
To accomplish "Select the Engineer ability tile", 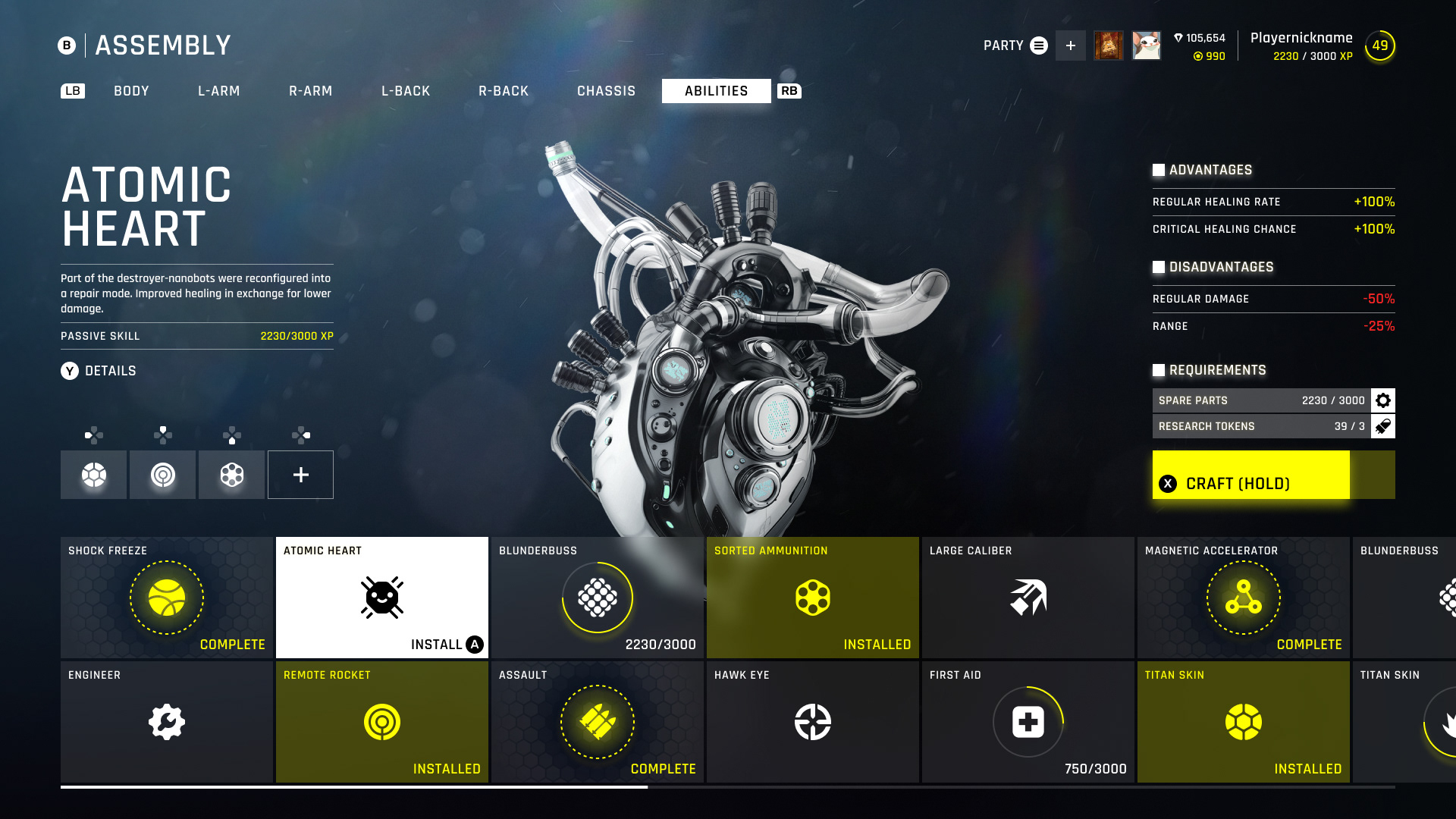I will [167, 722].
